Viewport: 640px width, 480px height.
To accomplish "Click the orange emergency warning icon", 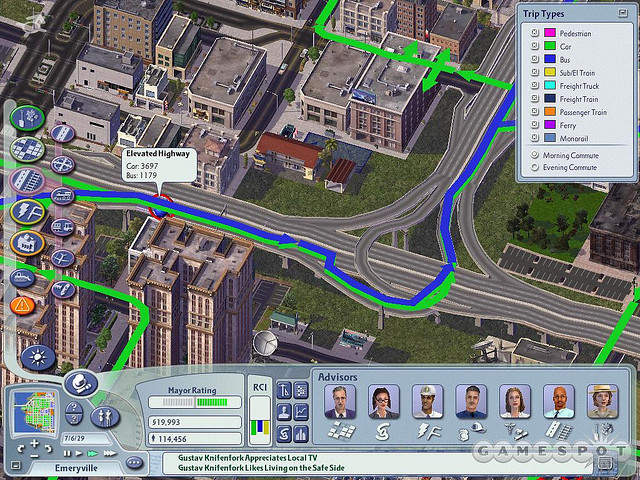I will (x=20, y=303).
